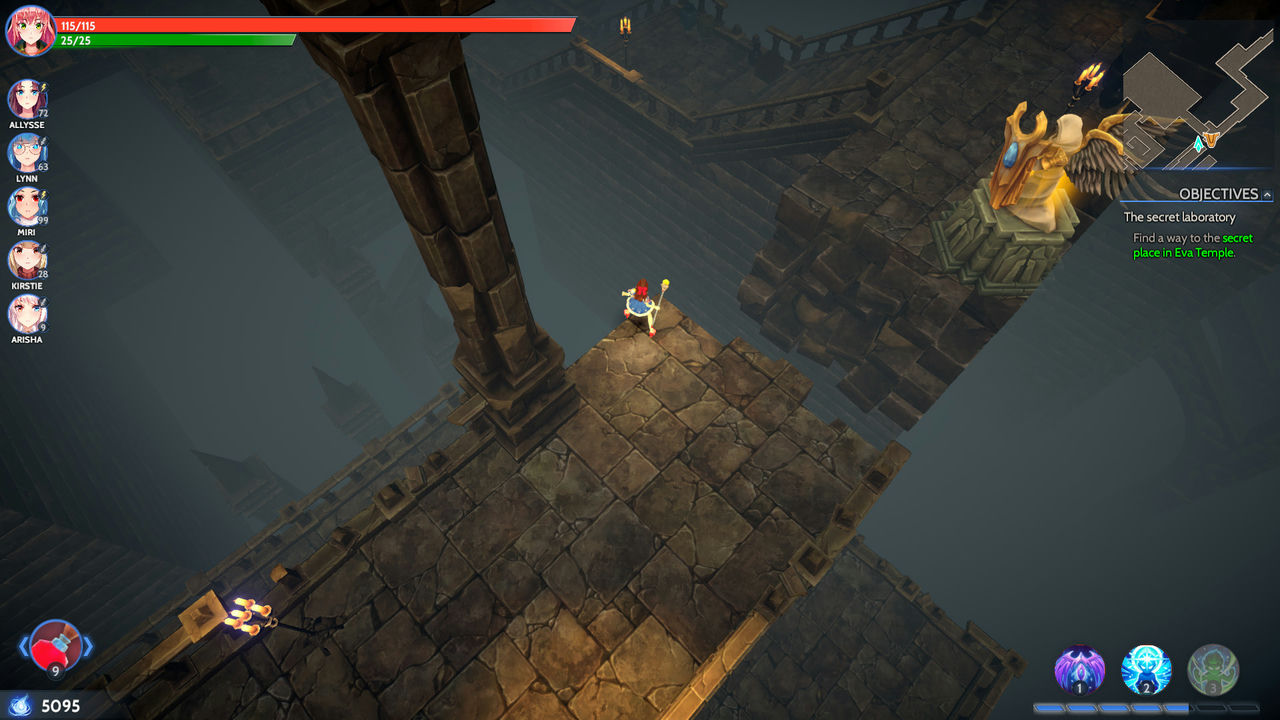
Task: Switch to Arisha's portrait
Action: coord(26,313)
